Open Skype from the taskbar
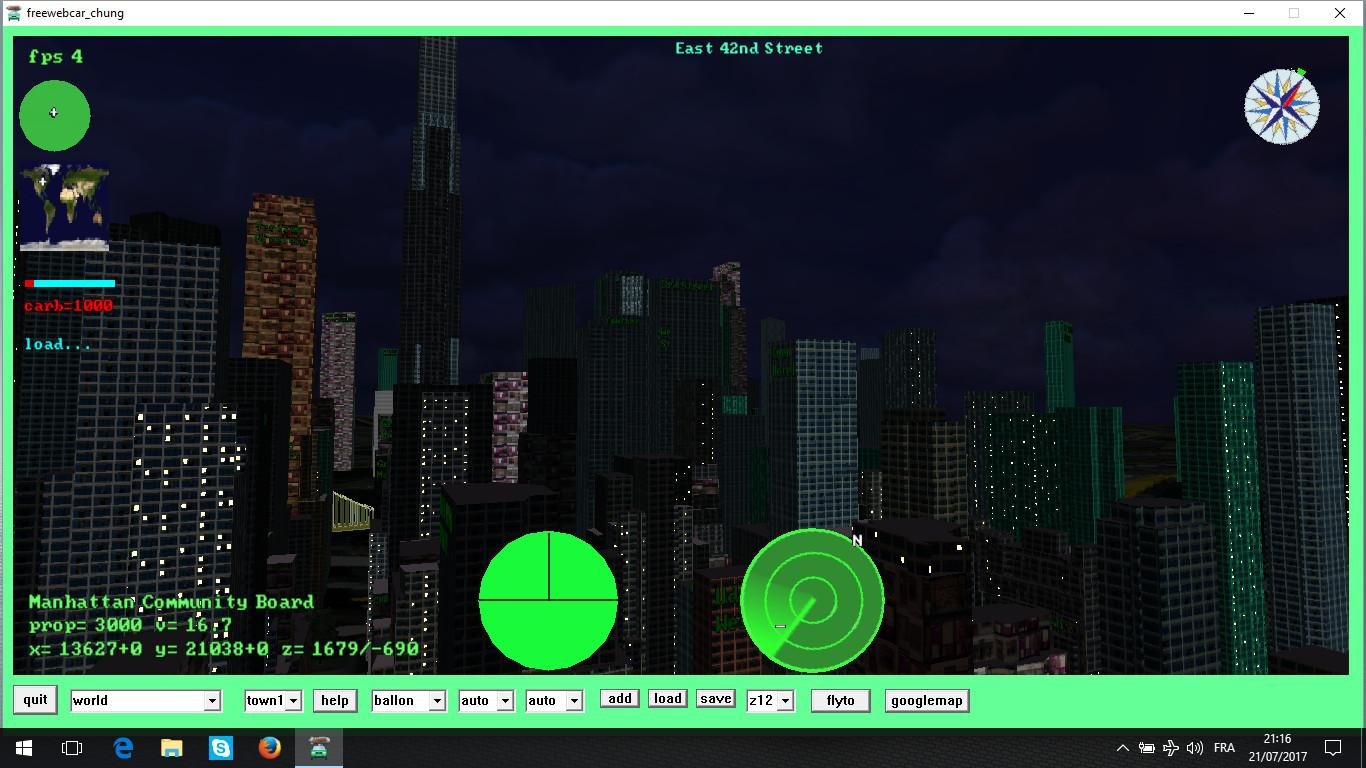 [x=221, y=747]
